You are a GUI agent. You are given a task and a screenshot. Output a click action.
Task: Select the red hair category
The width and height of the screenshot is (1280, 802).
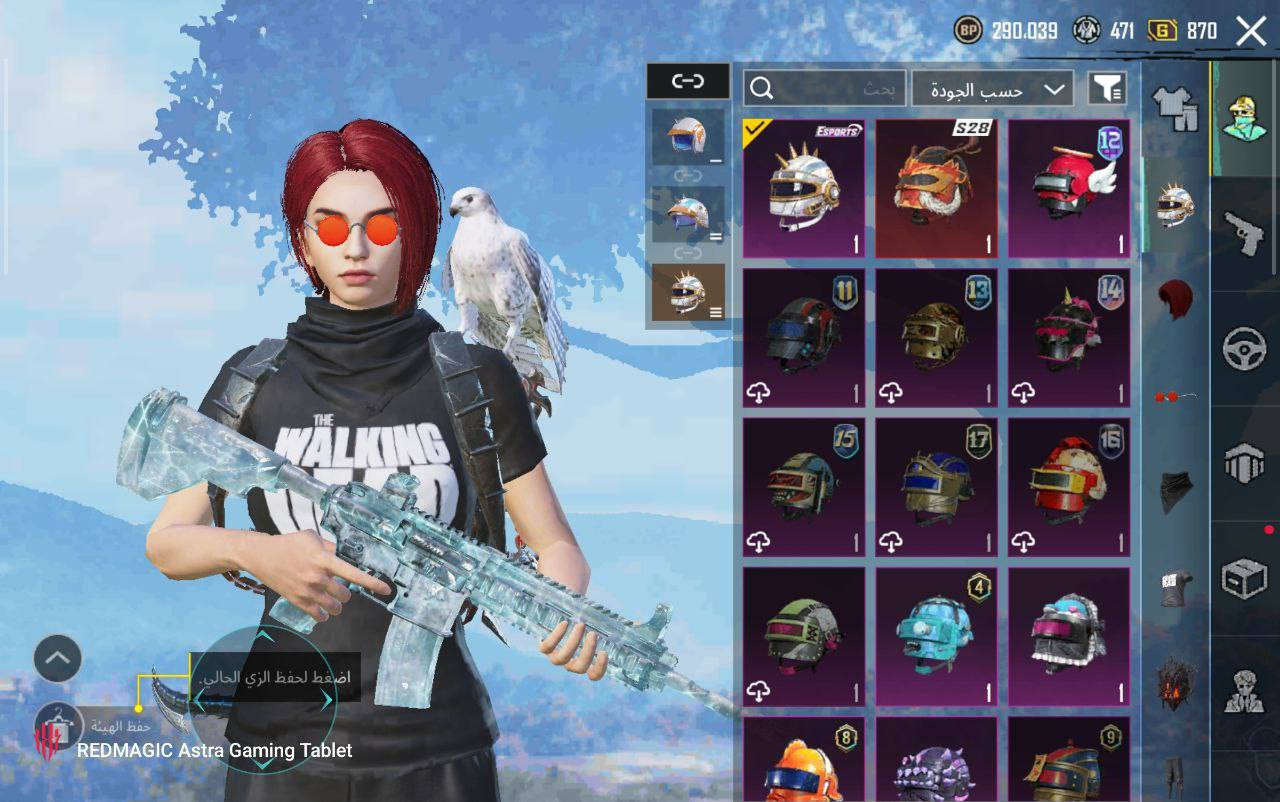tap(1176, 299)
